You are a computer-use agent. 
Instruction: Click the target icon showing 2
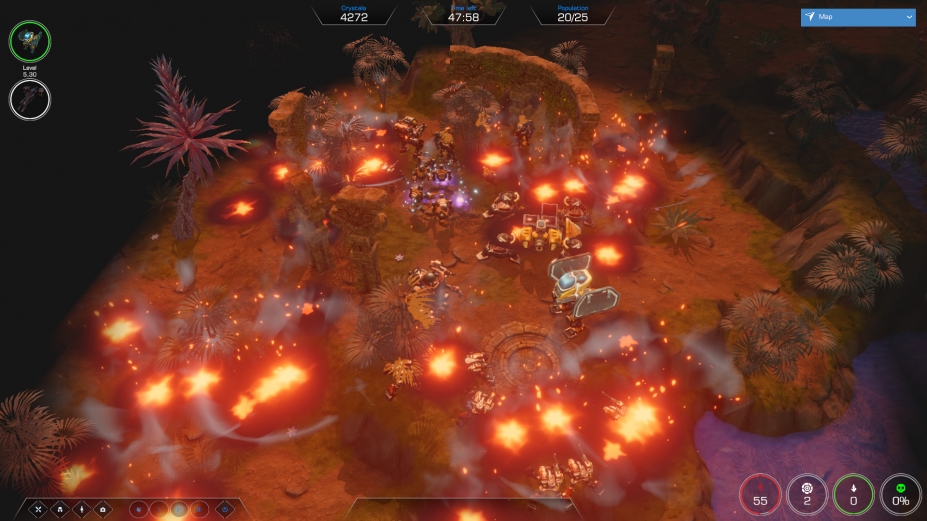coord(807,494)
